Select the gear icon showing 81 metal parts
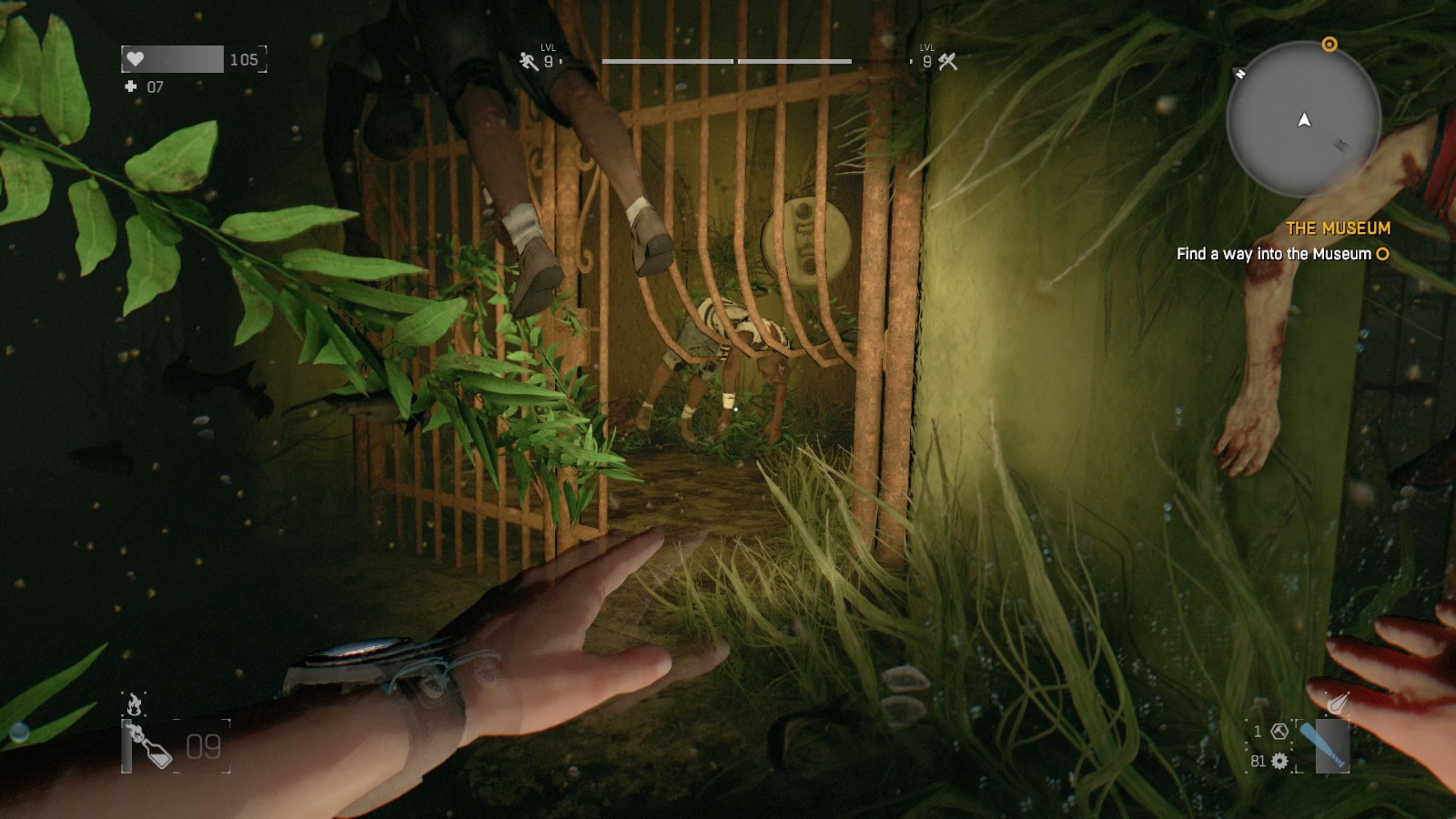1456x819 pixels. pyautogui.click(x=1279, y=761)
